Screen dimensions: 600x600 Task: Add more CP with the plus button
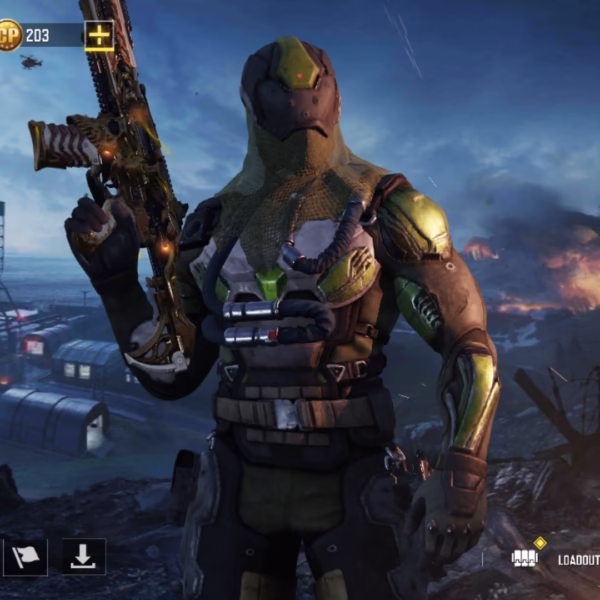[x=99, y=36]
